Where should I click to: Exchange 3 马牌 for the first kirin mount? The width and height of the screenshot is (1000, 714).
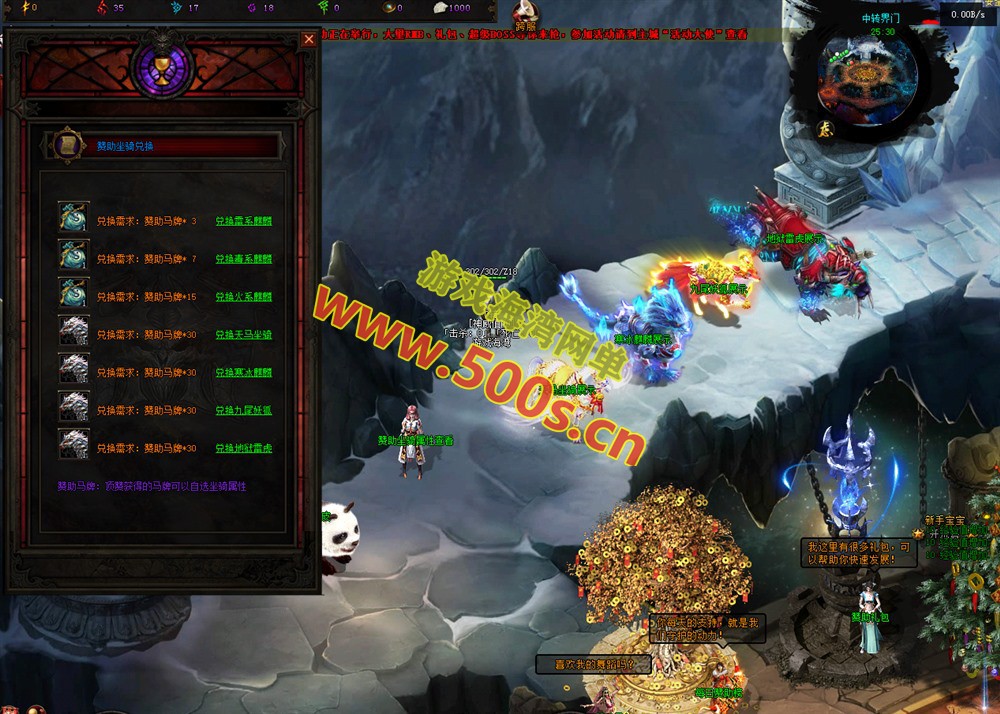pos(243,221)
